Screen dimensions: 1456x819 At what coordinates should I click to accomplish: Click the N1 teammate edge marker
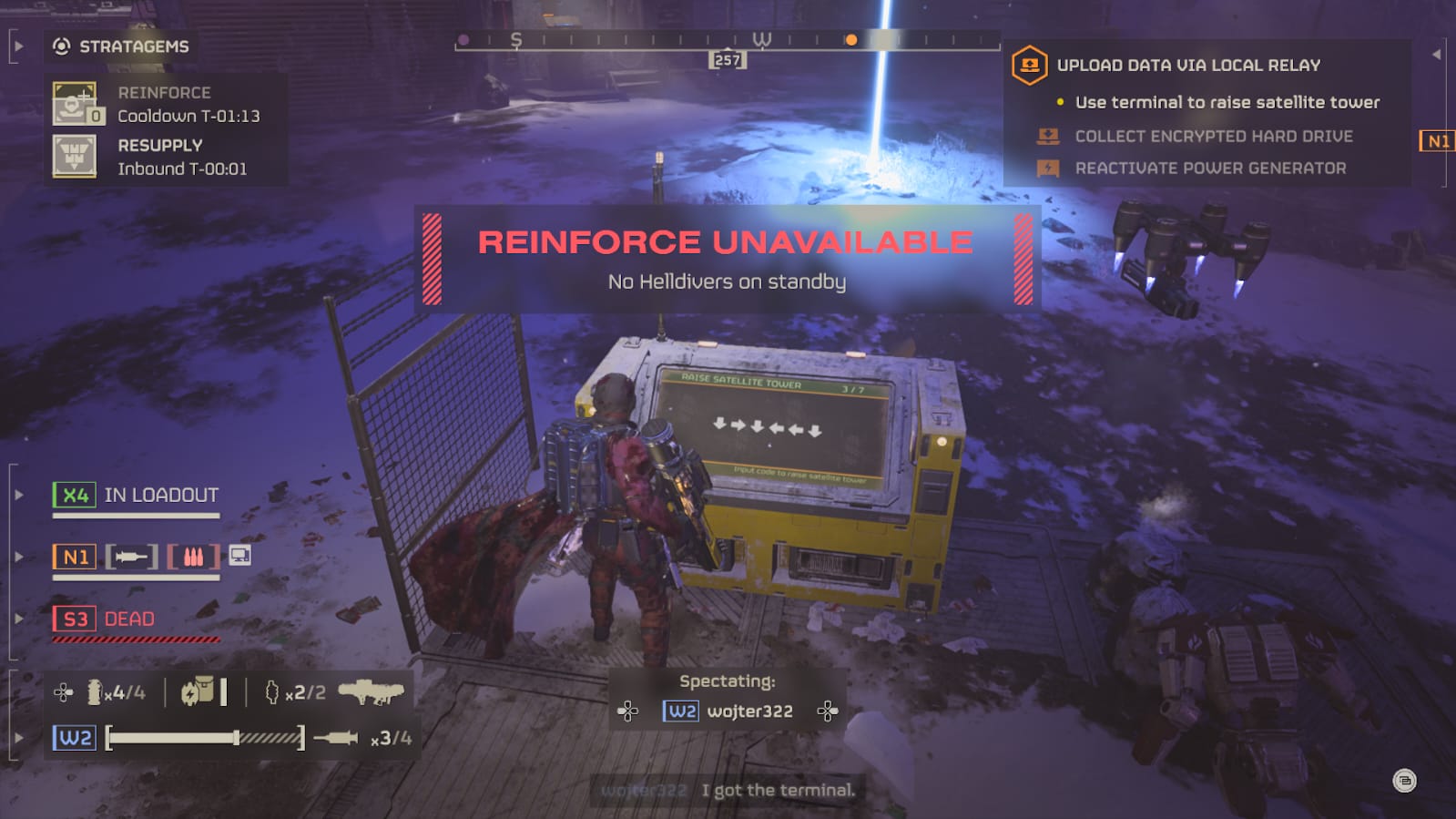pos(1437,141)
